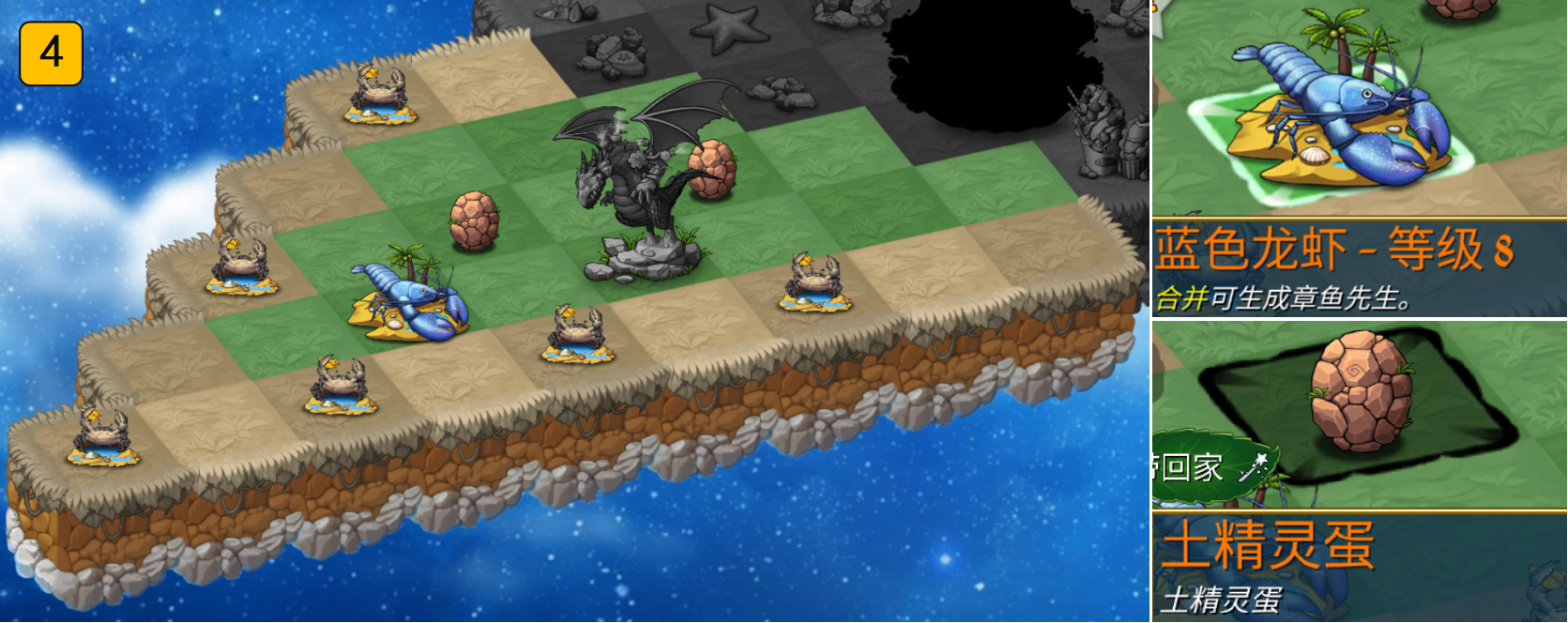Tap the 回家 go-home button
The image size is (1568, 623).
(x=1206, y=466)
